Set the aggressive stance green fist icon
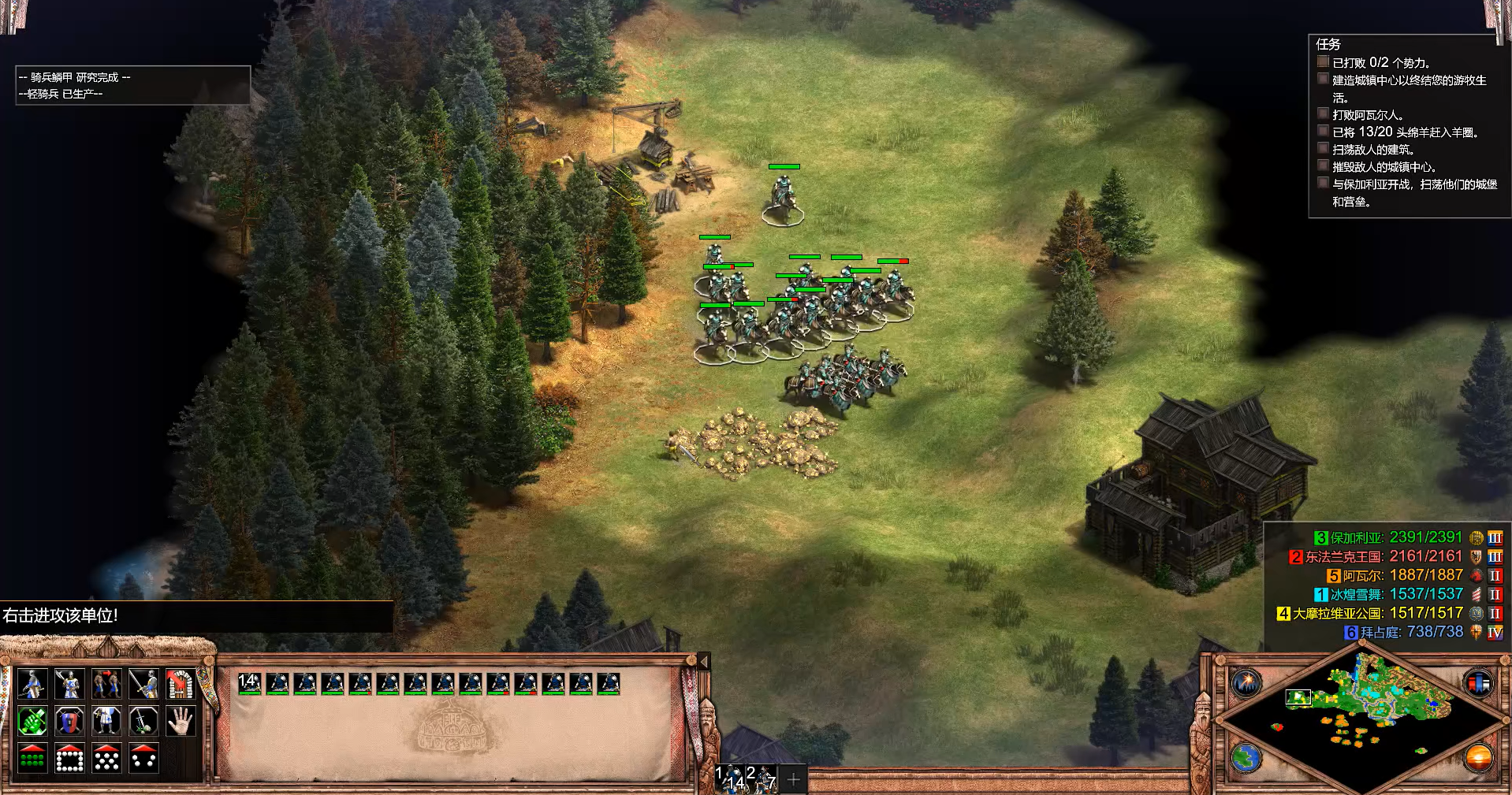The height and width of the screenshot is (795, 1512). [x=32, y=721]
